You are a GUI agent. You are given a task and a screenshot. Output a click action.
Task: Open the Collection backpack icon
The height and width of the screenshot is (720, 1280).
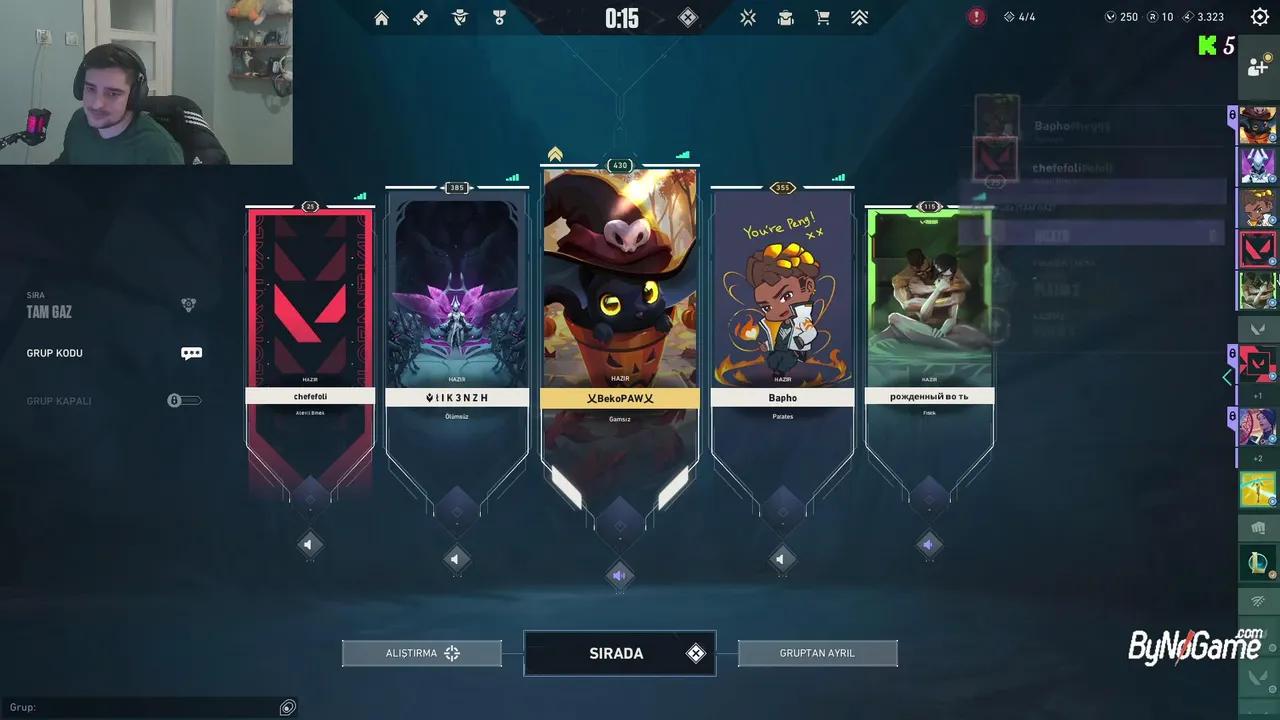pyautogui.click(x=785, y=17)
